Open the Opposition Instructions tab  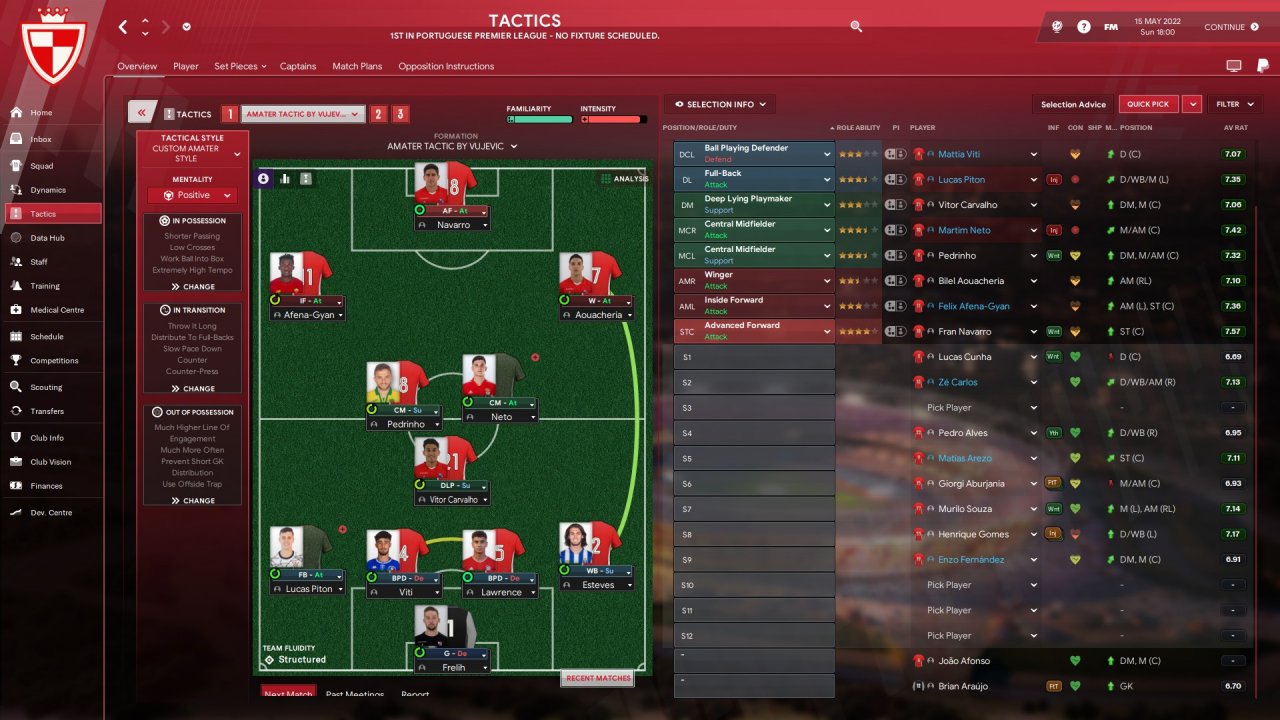(x=446, y=66)
